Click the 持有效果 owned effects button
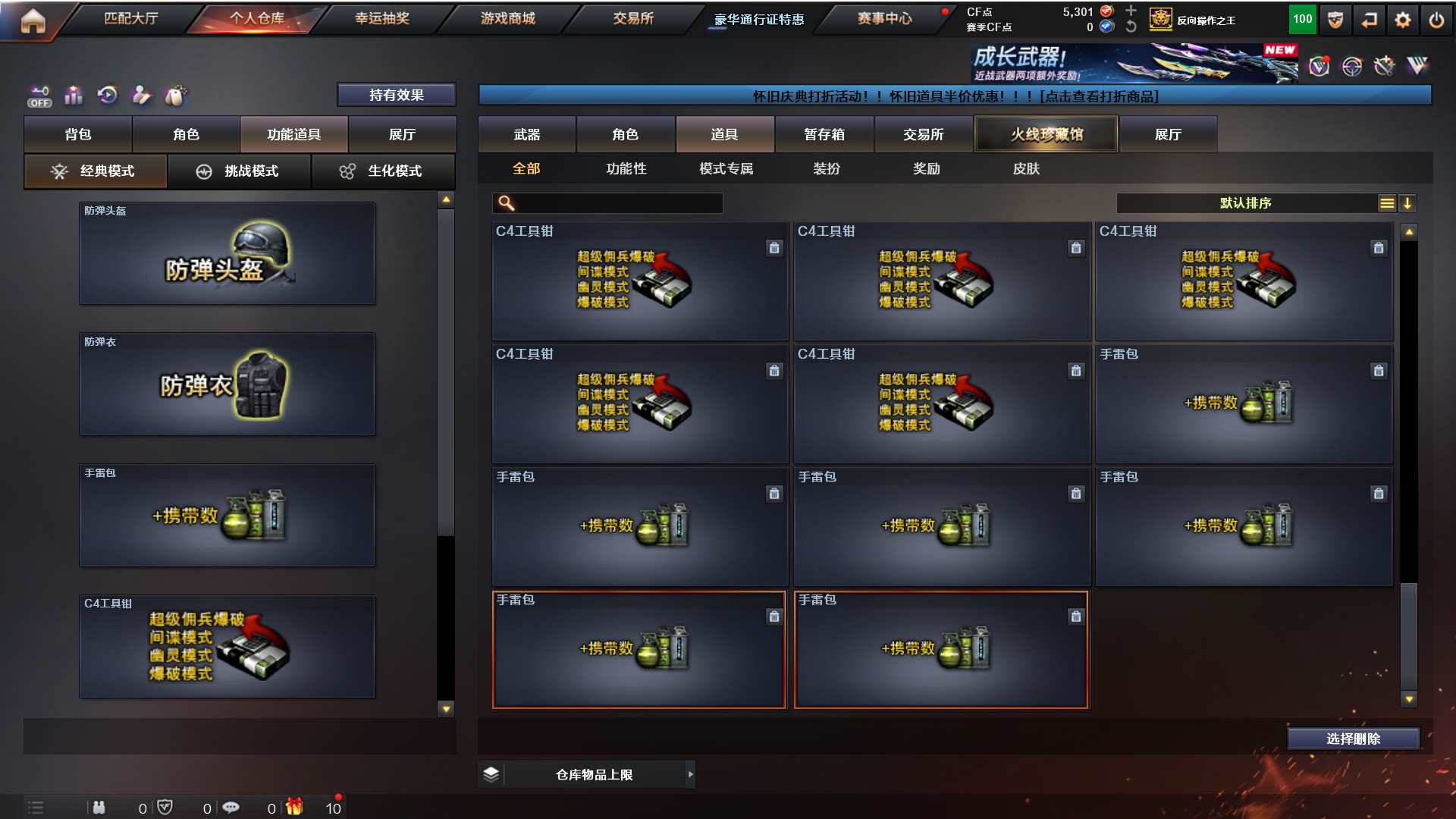The width and height of the screenshot is (1456, 819). click(396, 95)
